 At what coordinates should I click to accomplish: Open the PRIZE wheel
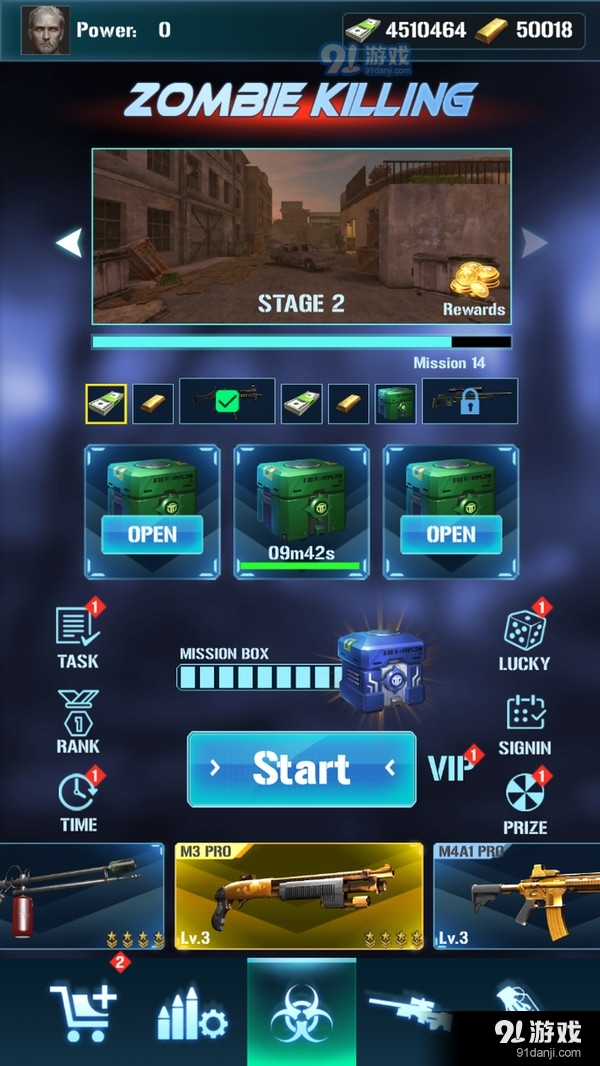525,802
